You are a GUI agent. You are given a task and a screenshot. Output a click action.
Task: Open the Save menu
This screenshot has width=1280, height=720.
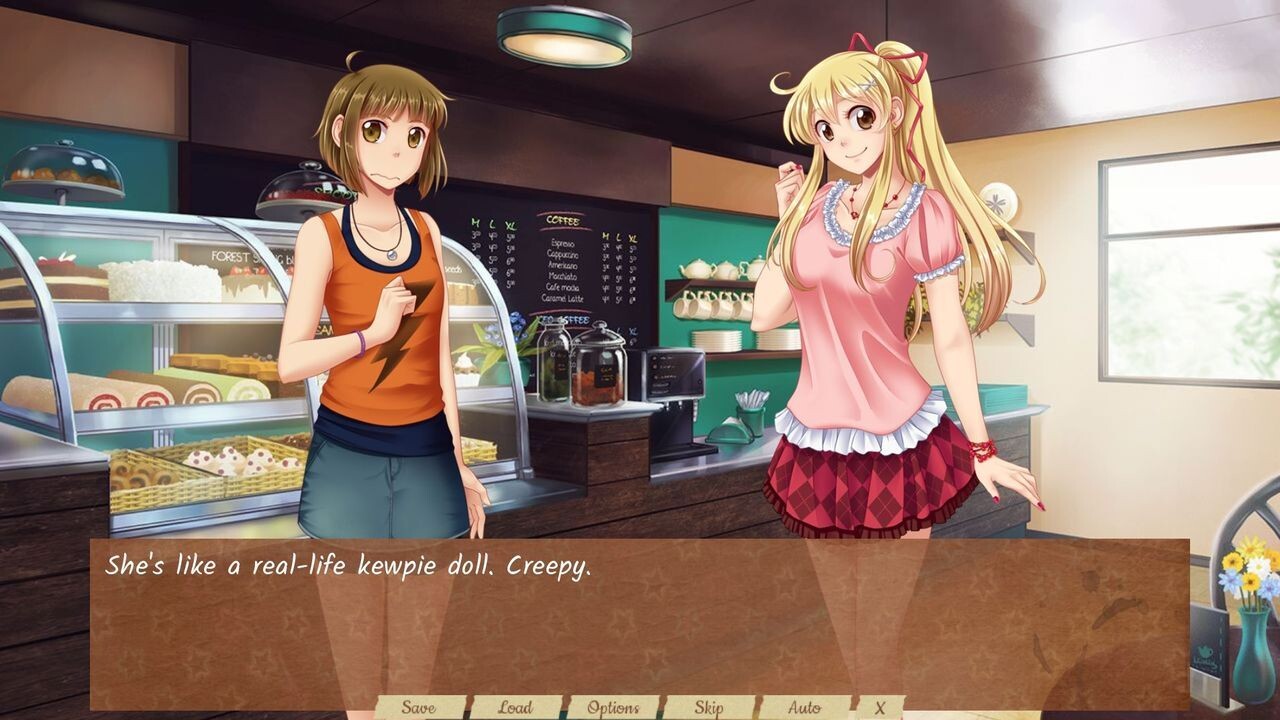(x=421, y=705)
